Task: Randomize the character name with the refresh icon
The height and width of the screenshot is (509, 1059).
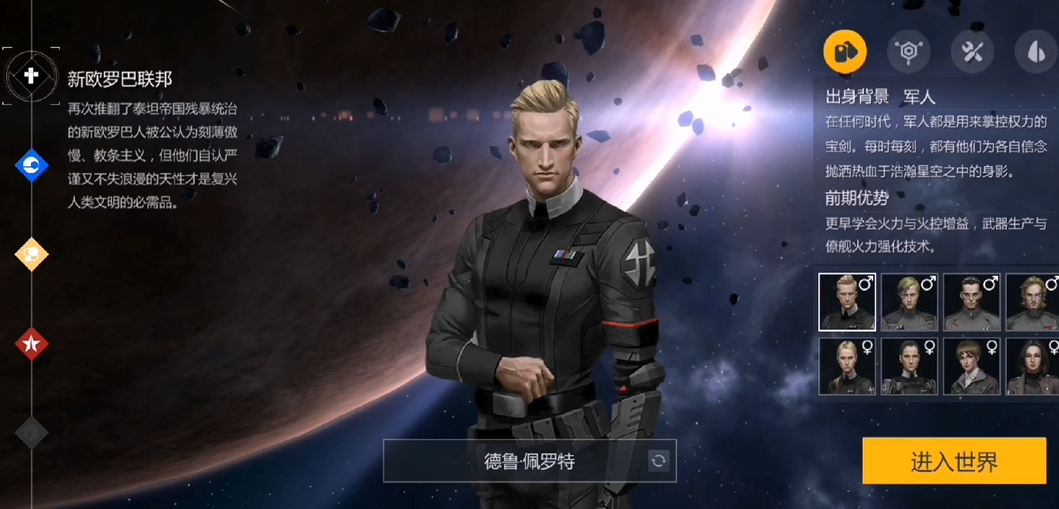Action: click(x=658, y=461)
